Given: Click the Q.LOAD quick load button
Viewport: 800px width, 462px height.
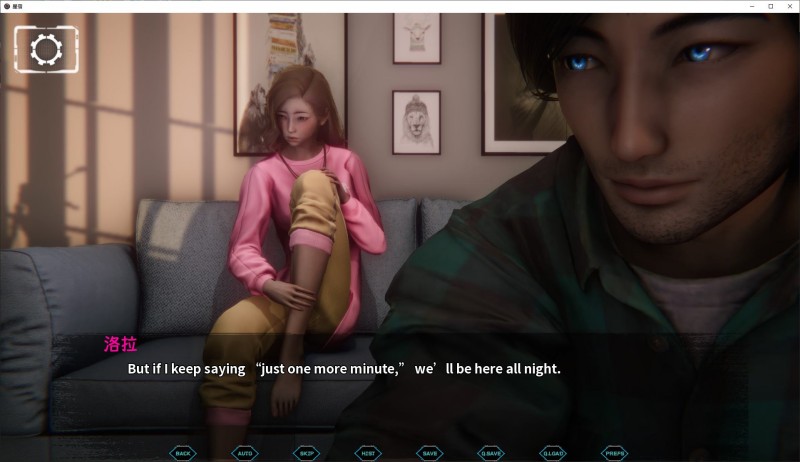Looking at the screenshot, I should tap(553, 453).
